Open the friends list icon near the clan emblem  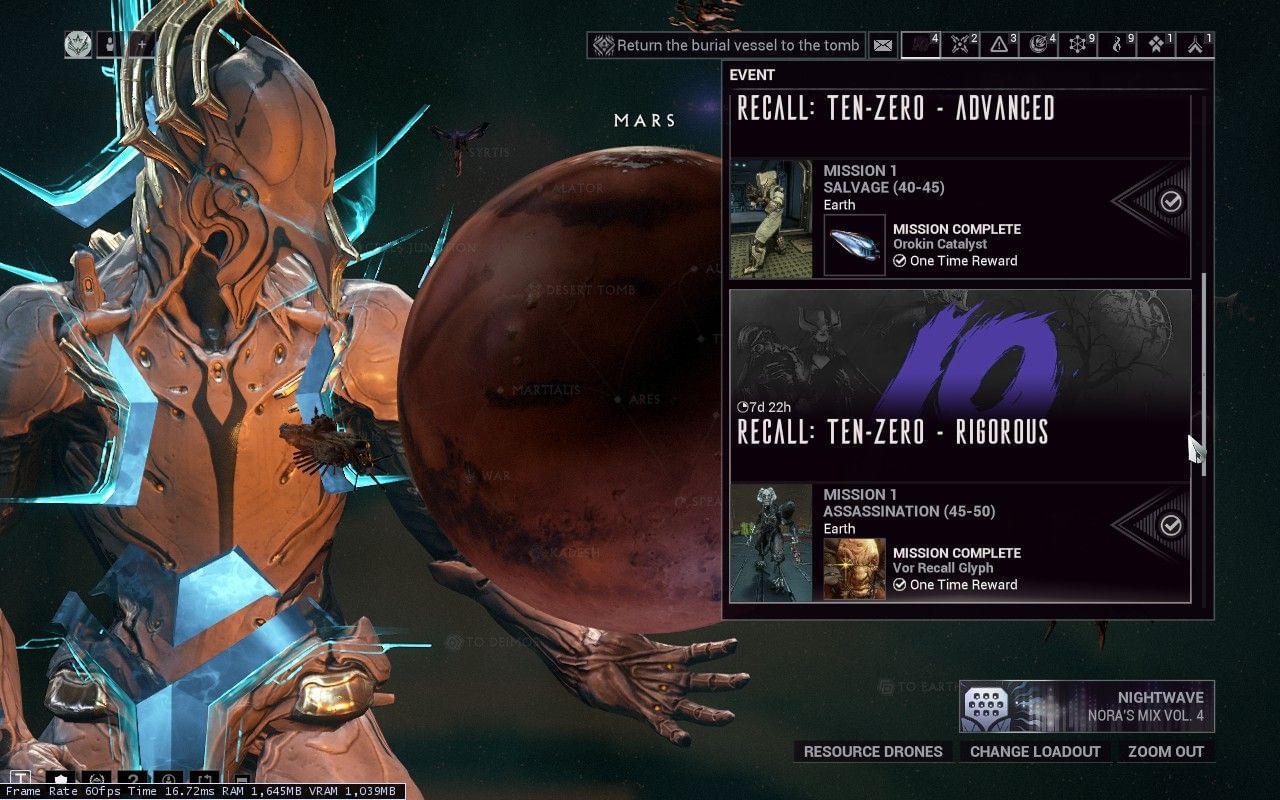[x=108, y=46]
